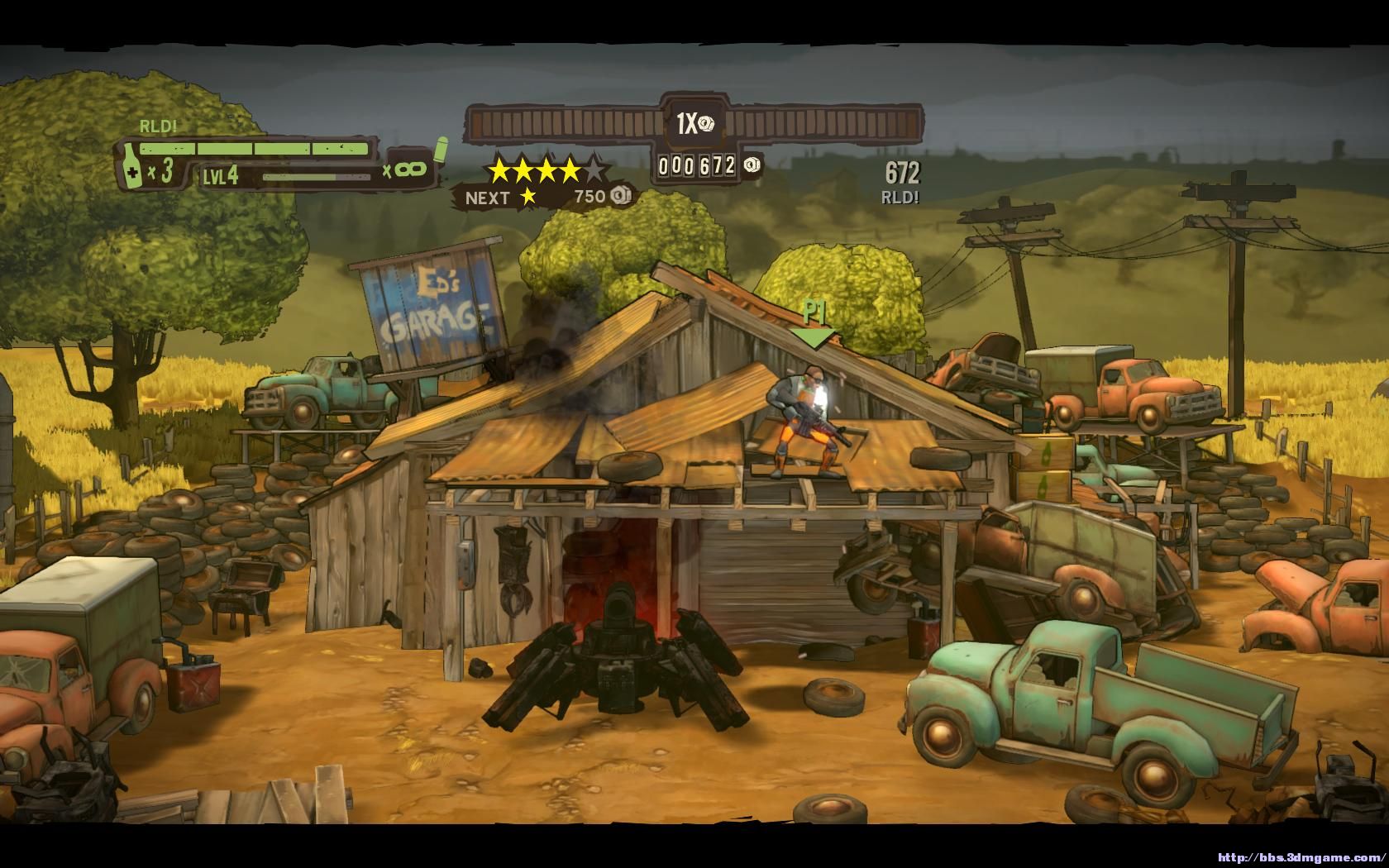Select the health beer bottle icon

131,165
